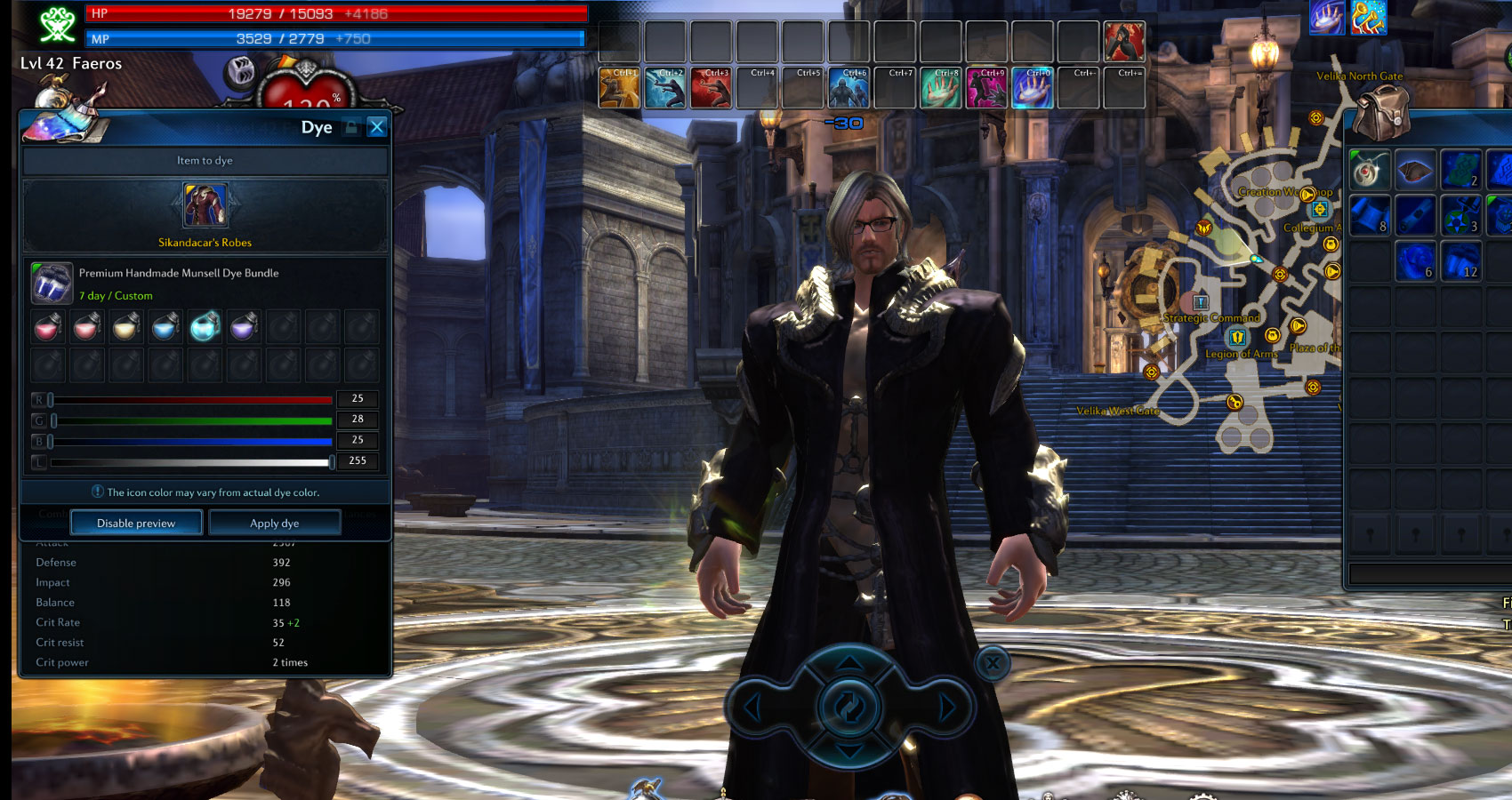
Task: Click the Disable preview button
Action: pos(136,524)
